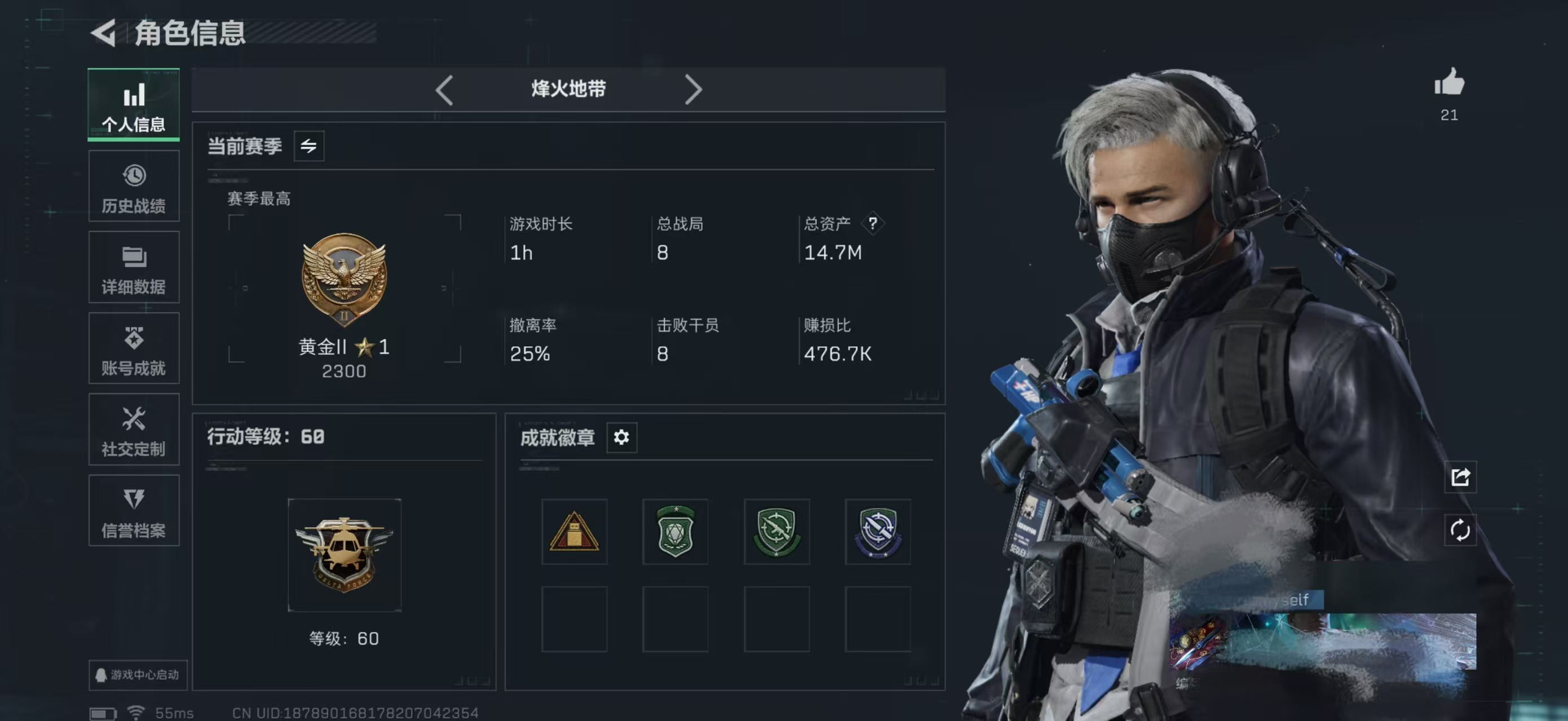Select the 烽火地带 mode tab

(x=568, y=89)
